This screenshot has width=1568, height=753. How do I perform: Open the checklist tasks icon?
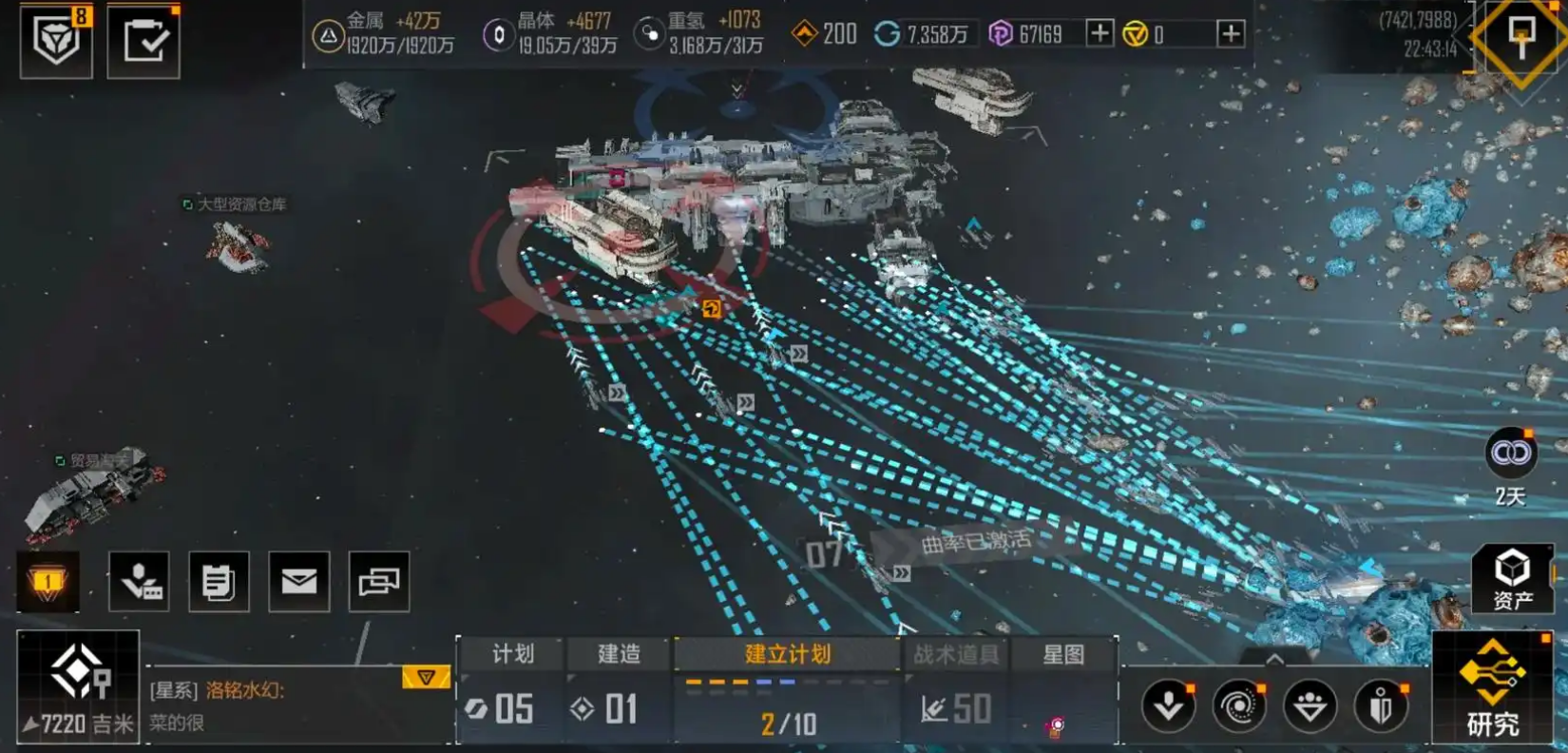tap(143, 41)
